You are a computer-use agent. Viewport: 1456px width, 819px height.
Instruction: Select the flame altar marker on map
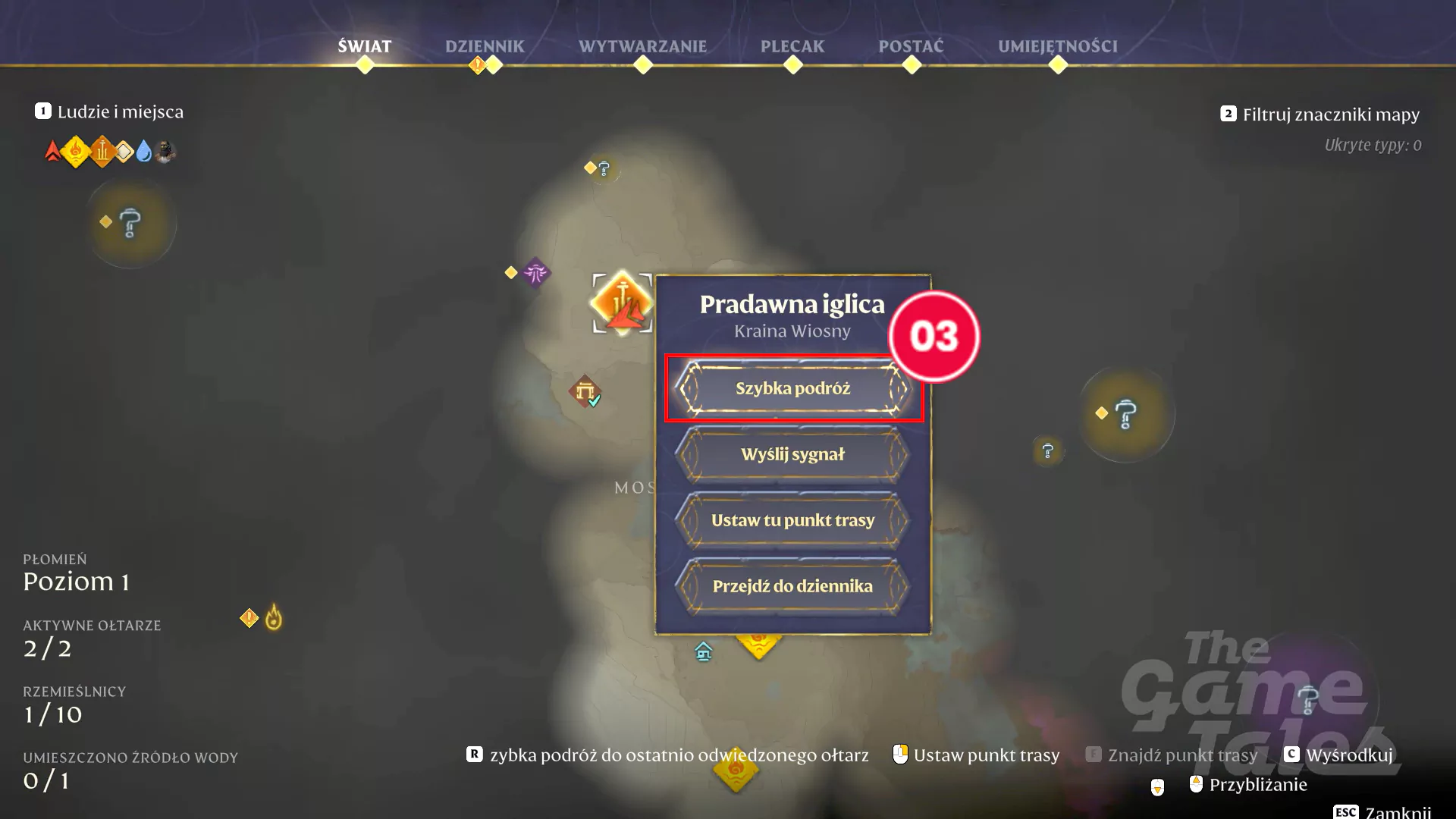[273, 618]
